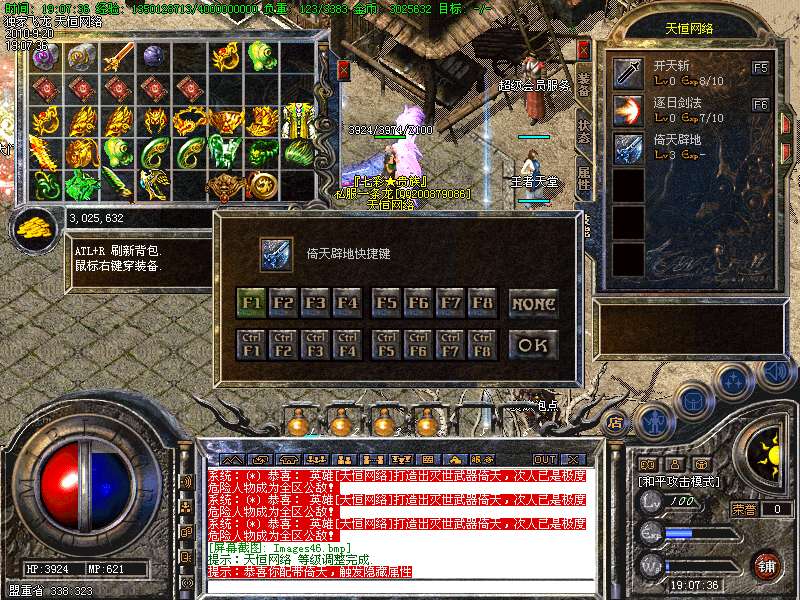Close the inventory bag window
Image resolution: width=800 pixels, height=600 pixels.
coord(344,69)
